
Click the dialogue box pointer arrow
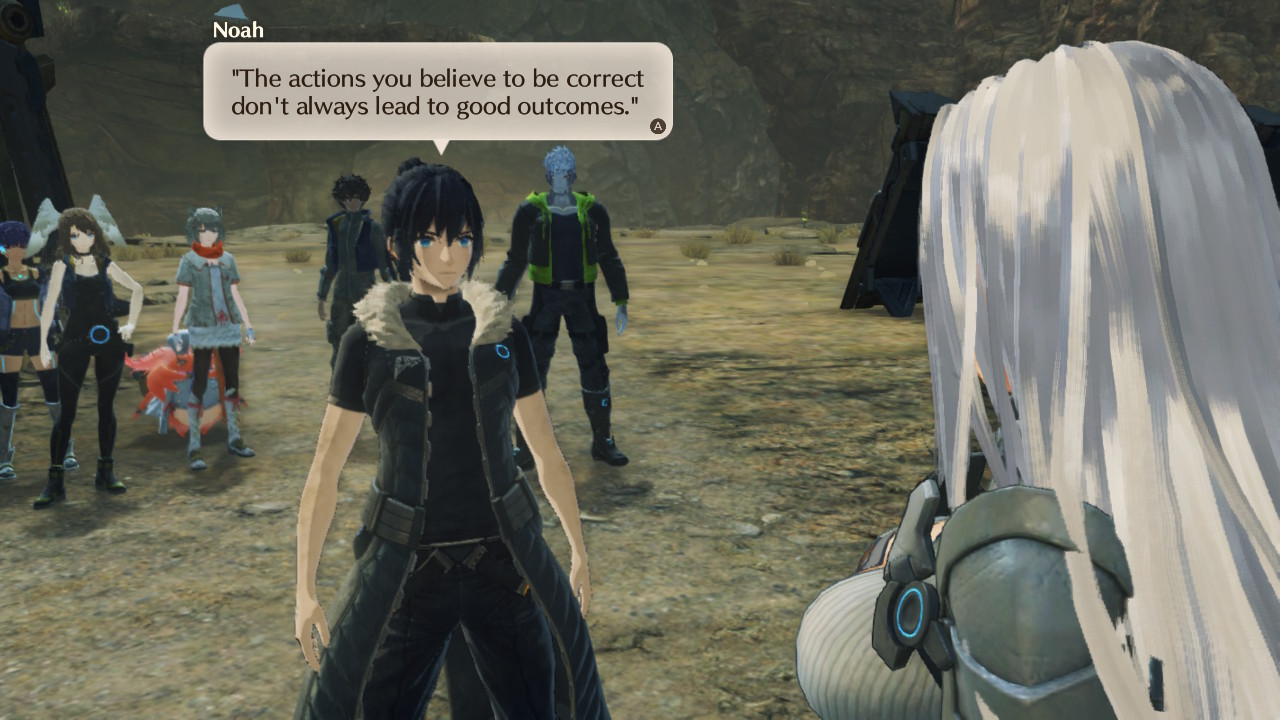[x=440, y=145]
